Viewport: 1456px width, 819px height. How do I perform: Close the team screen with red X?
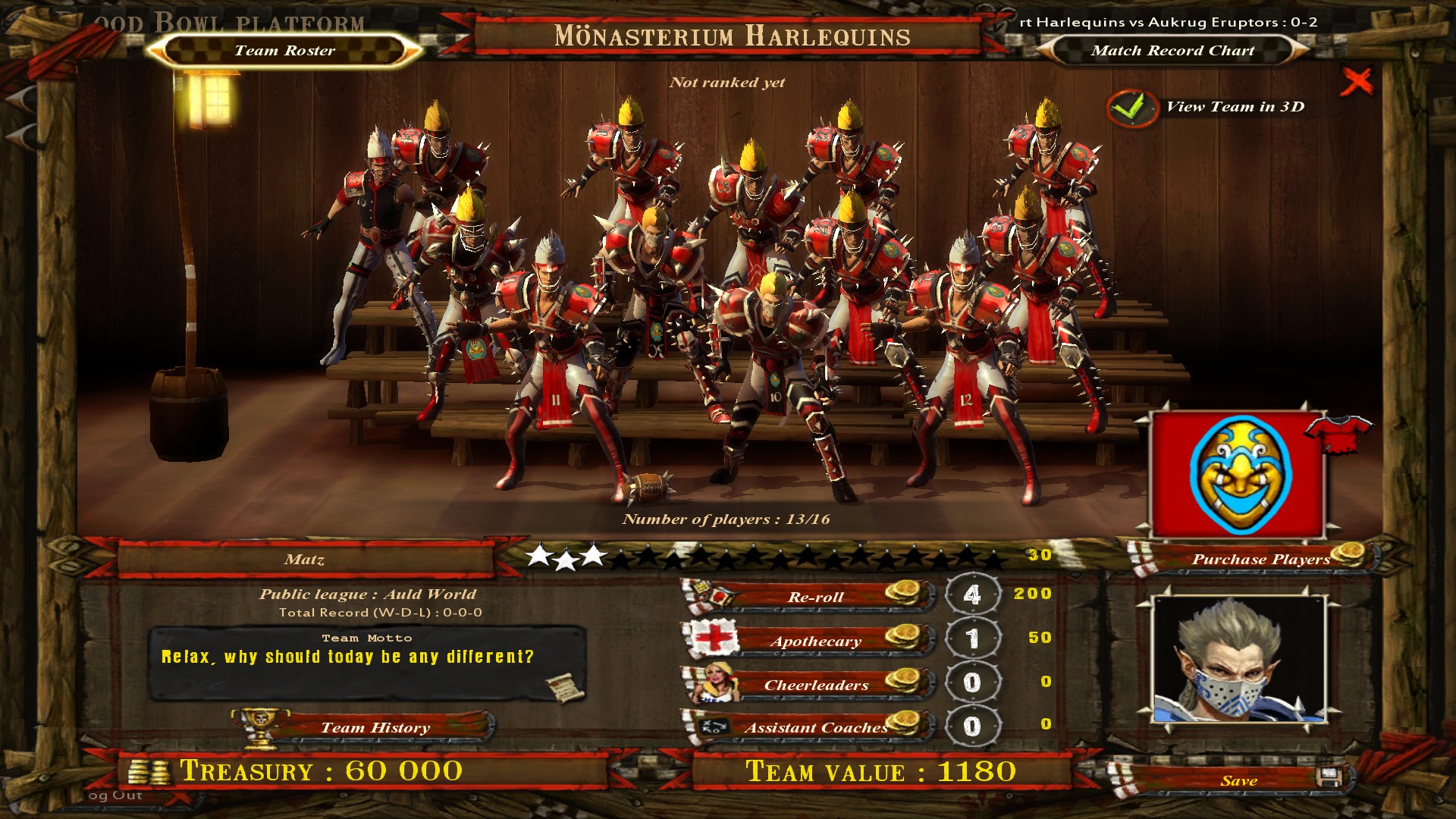coord(1356,81)
